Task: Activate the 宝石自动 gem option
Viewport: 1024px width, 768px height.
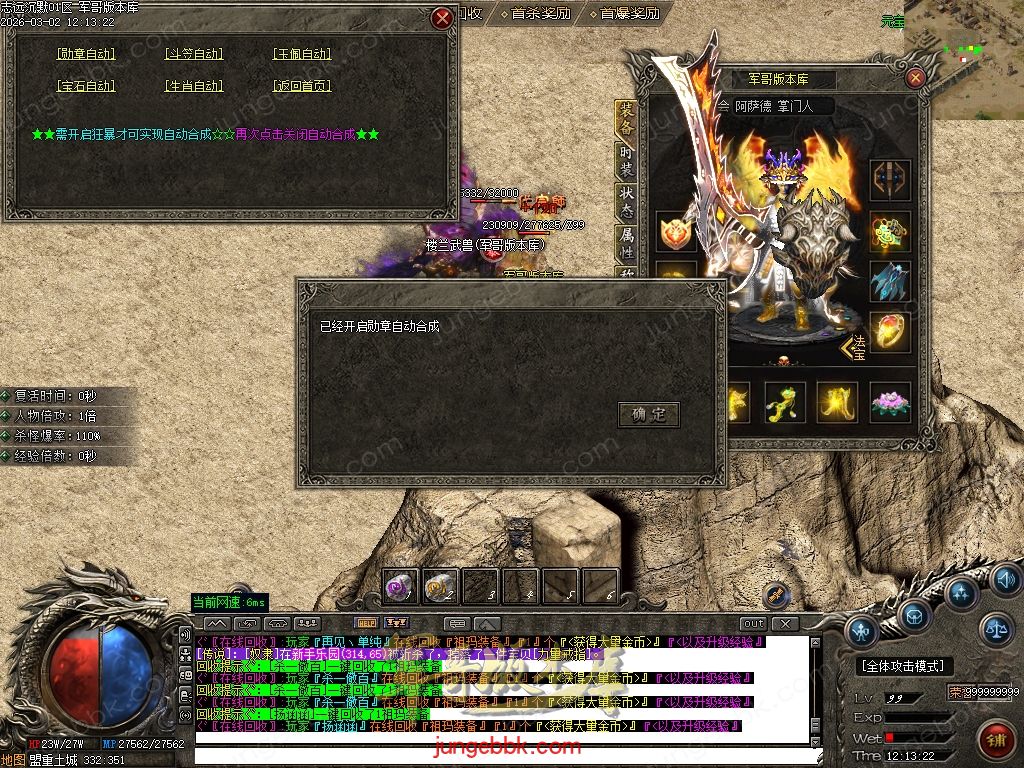Action: [86, 86]
